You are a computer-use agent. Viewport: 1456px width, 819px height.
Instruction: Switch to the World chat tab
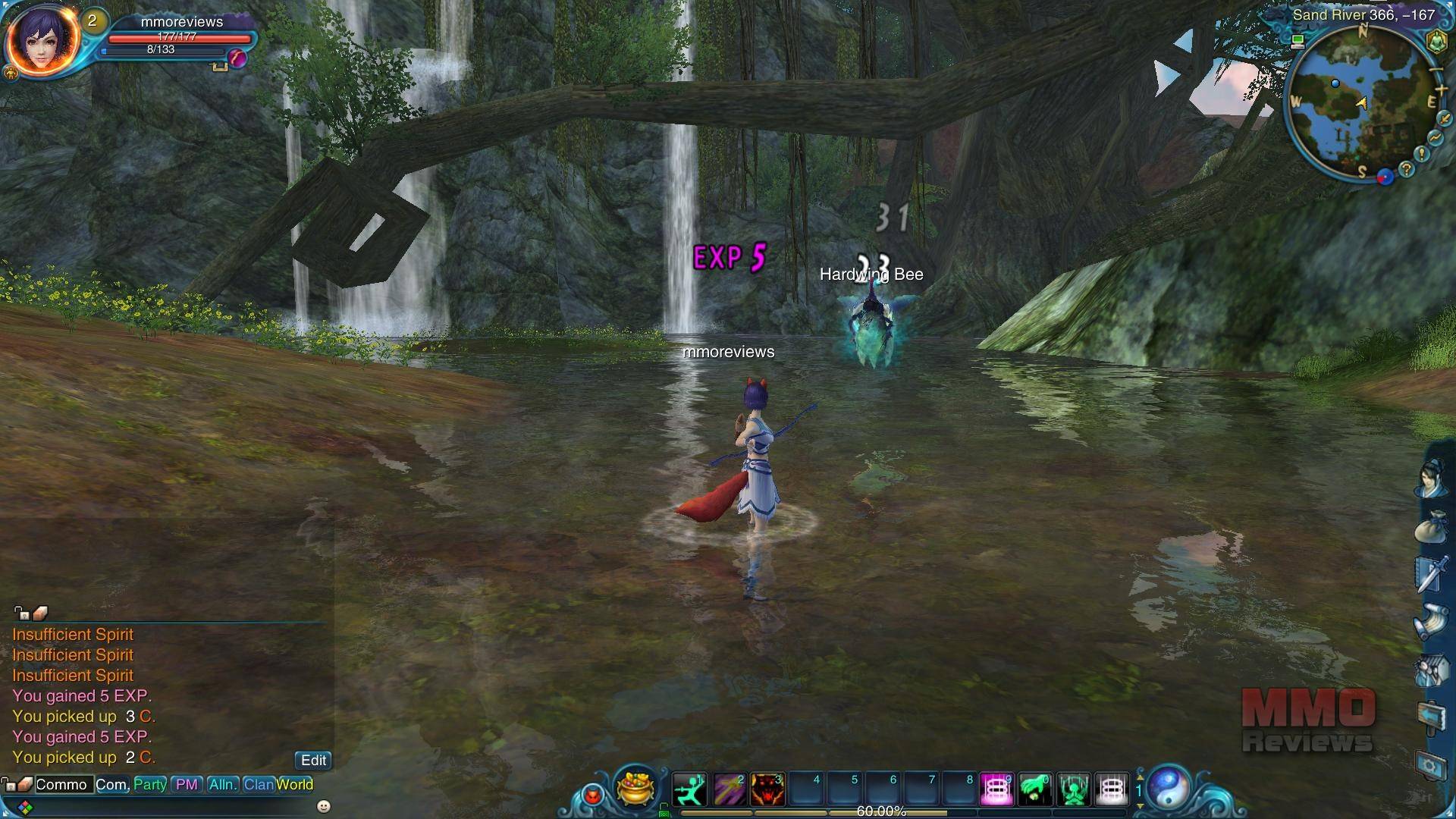[x=295, y=785]
